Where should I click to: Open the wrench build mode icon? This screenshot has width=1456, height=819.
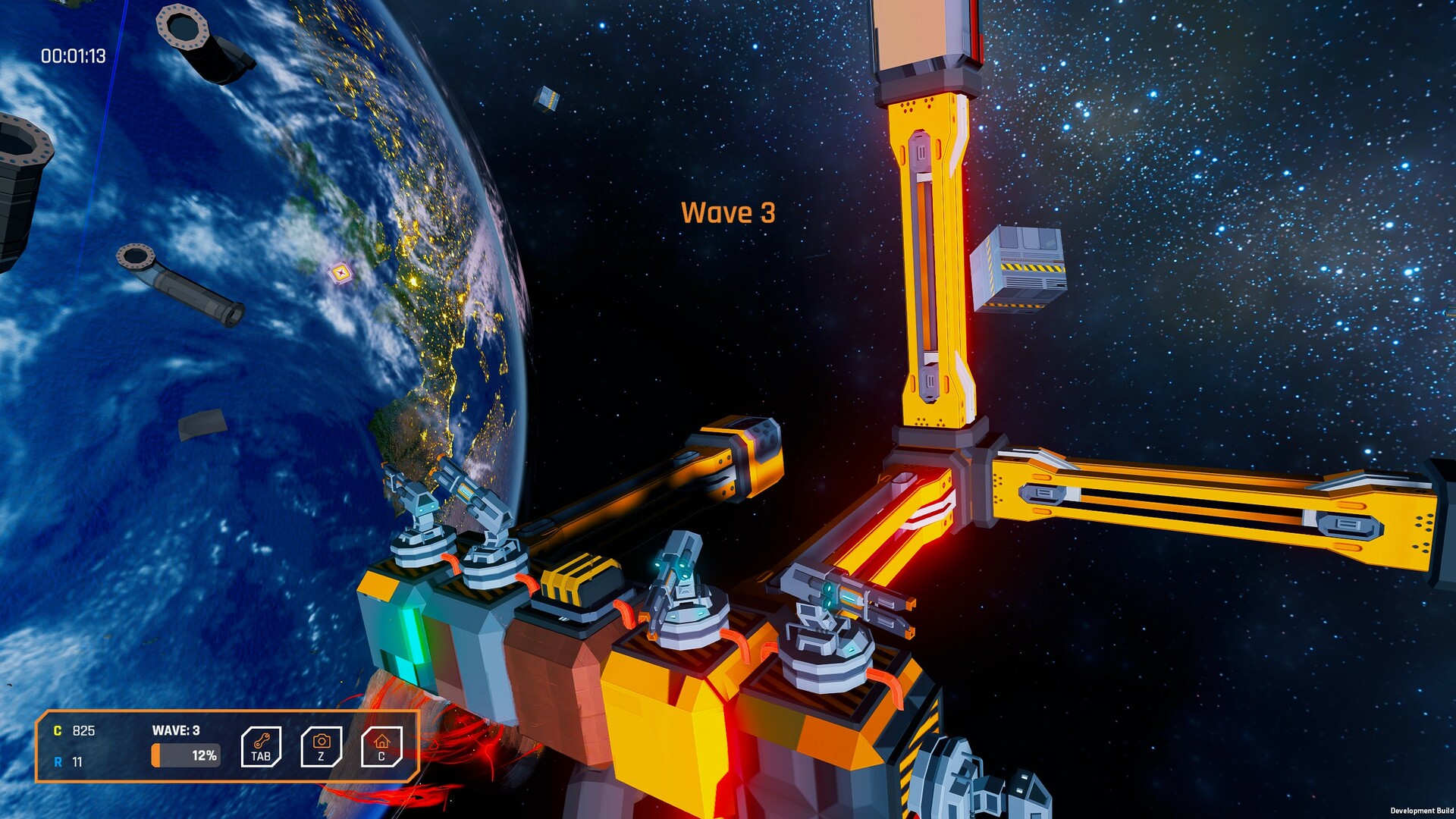point(261,746)
